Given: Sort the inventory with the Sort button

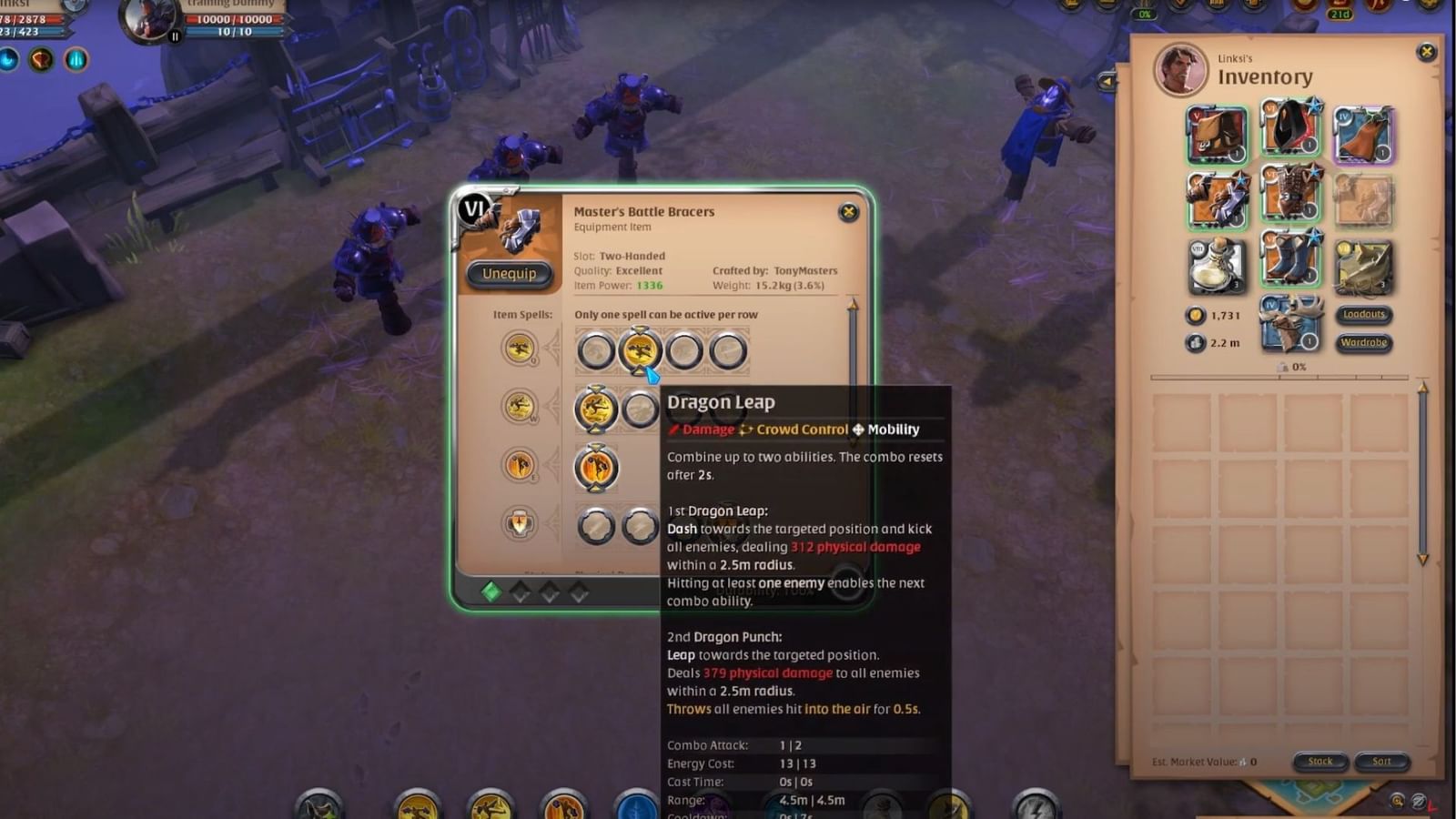Looking at the screenshot, I should [1381, 762].
